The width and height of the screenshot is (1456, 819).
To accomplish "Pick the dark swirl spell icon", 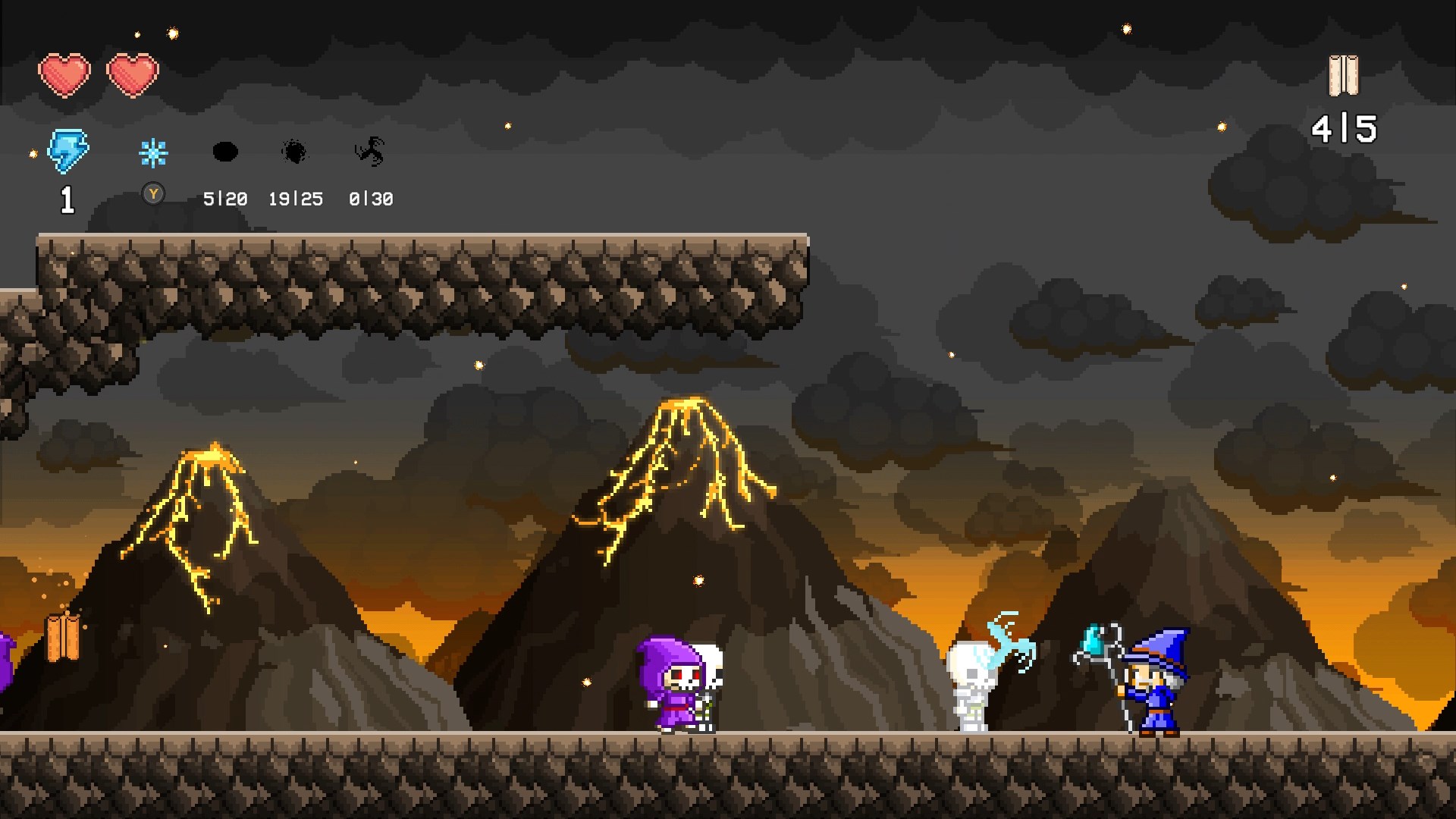I will (x=370, y=152).
